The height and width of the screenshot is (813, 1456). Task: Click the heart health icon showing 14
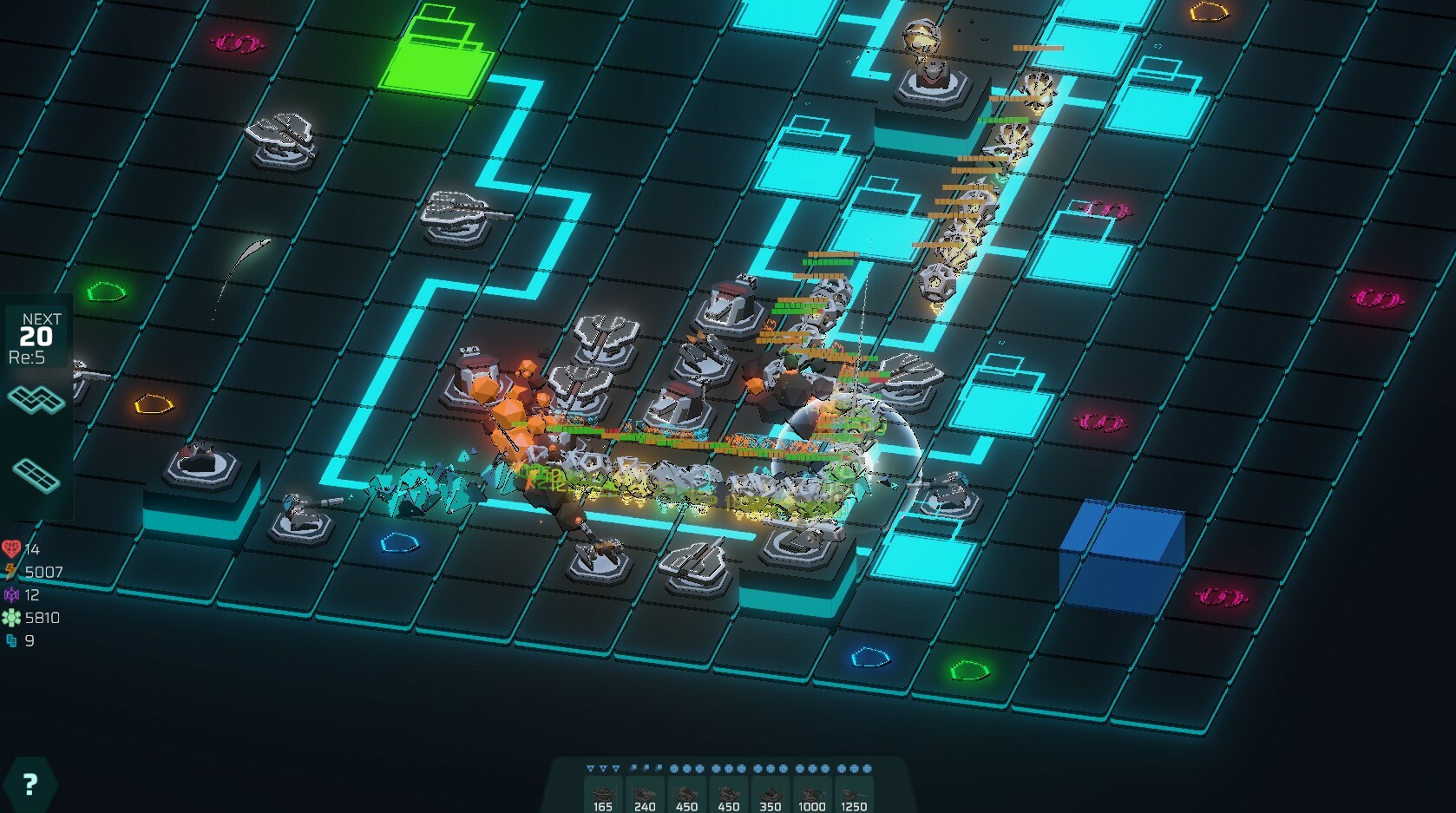click(12, 547)
